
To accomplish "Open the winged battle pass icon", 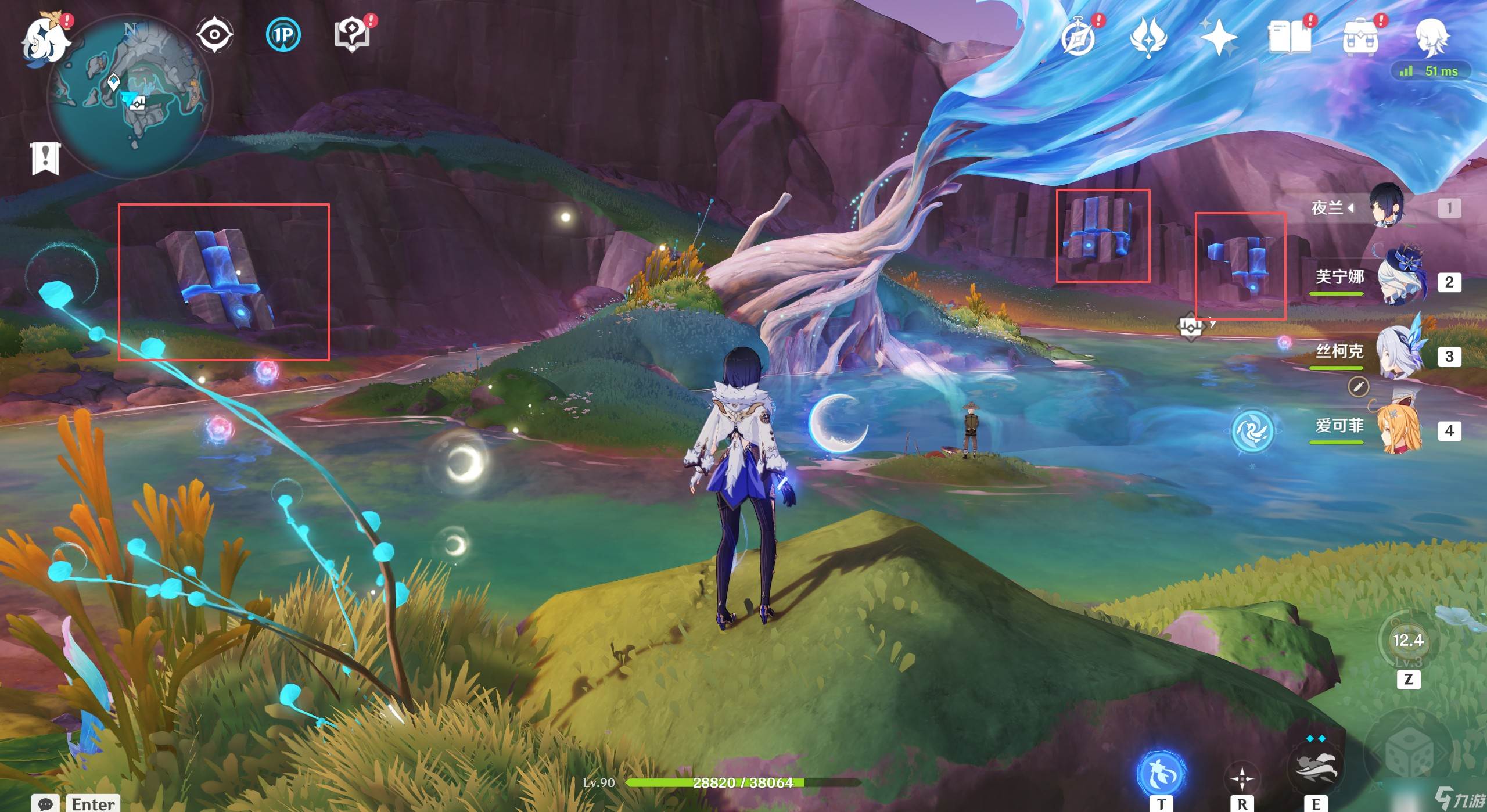I will click(x=1148, y=37).
